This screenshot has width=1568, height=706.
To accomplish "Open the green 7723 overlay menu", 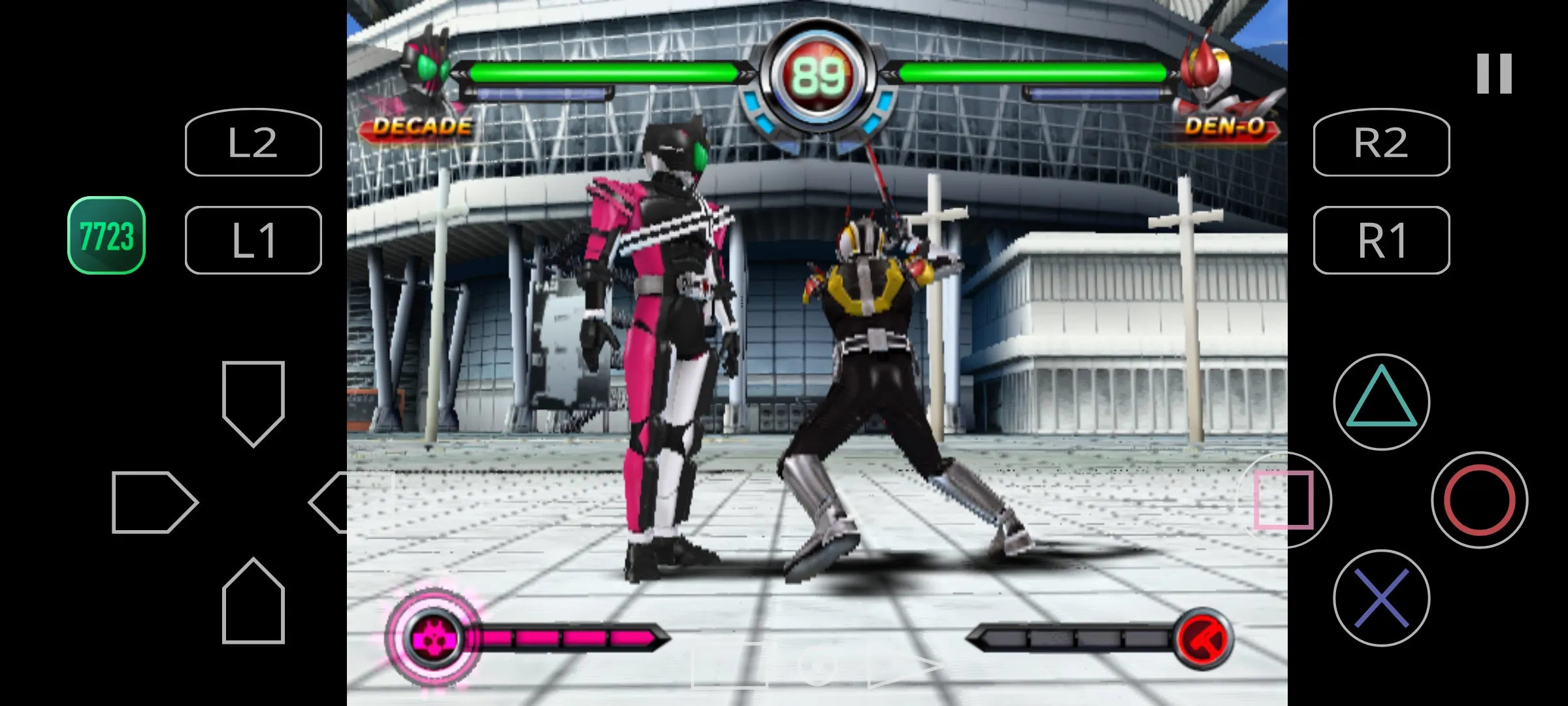I will (106, 235).
